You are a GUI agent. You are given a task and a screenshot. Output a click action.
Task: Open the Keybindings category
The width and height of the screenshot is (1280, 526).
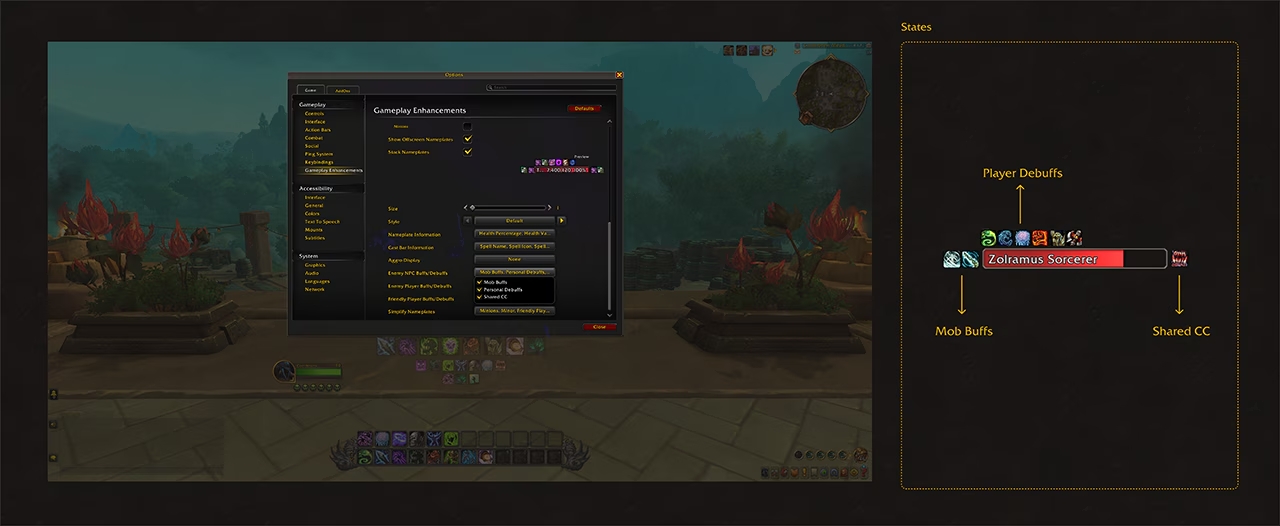coord(319,162)
